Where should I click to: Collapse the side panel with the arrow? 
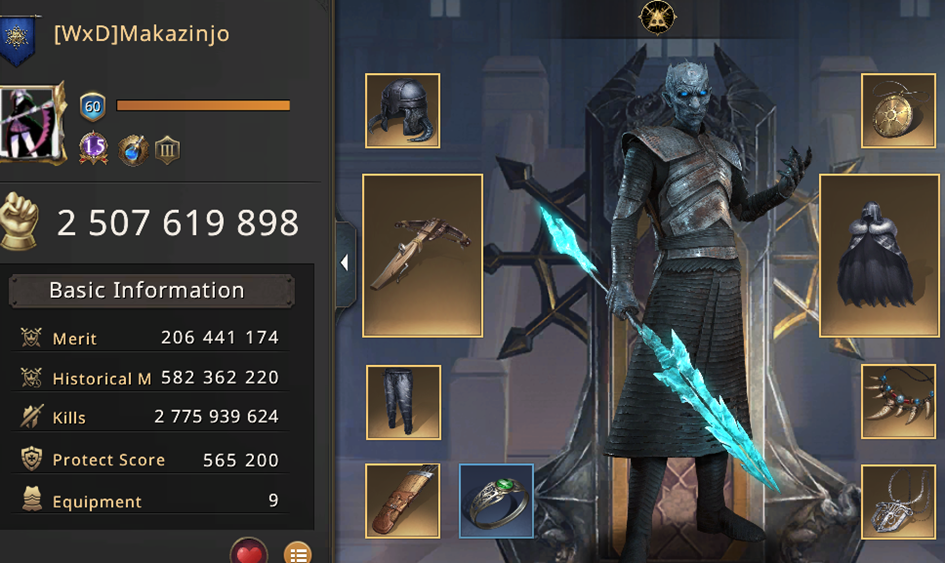point(345,264)
